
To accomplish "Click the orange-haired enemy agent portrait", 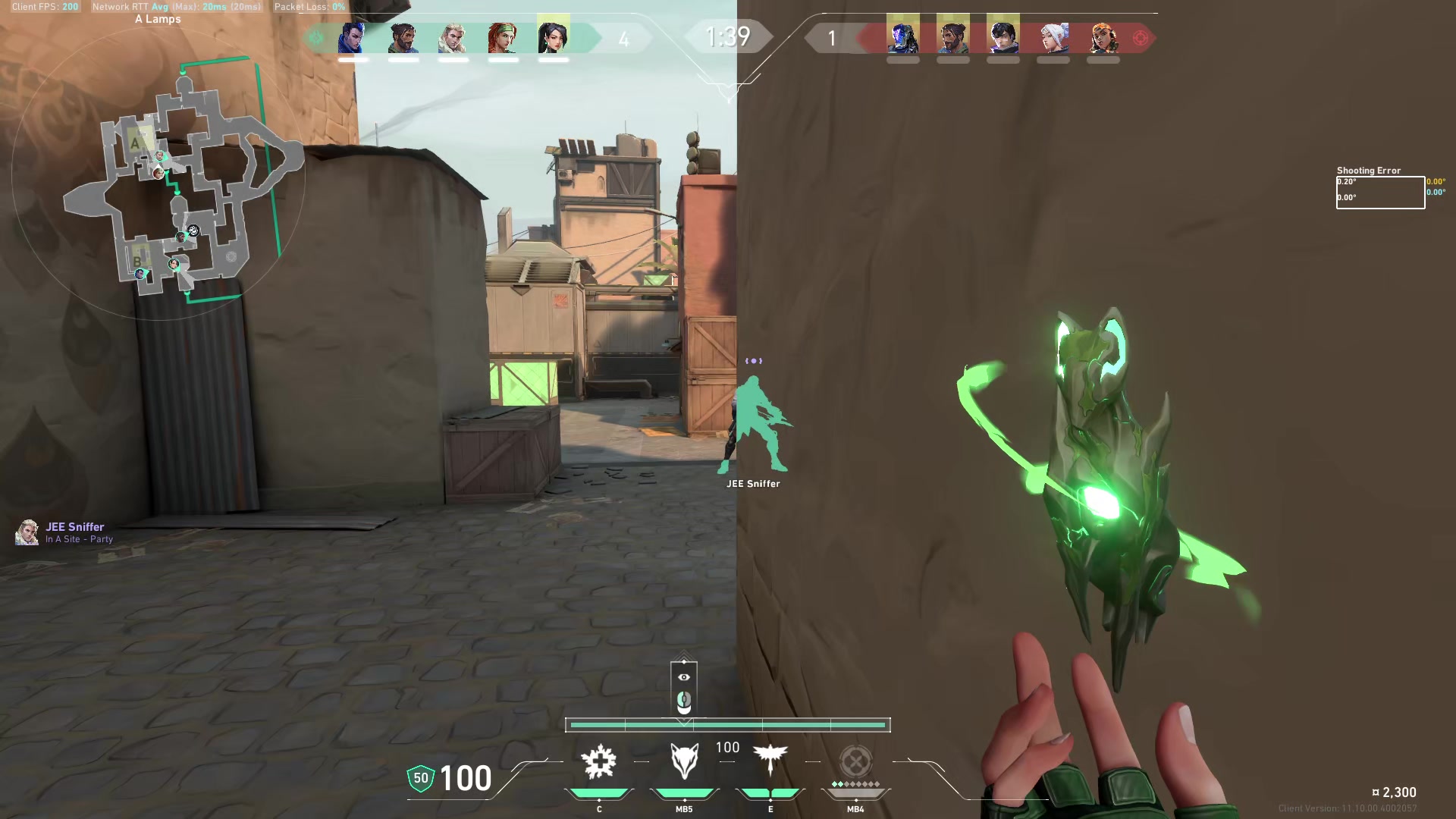I will pyautogui.click(x=1103, y=37).
